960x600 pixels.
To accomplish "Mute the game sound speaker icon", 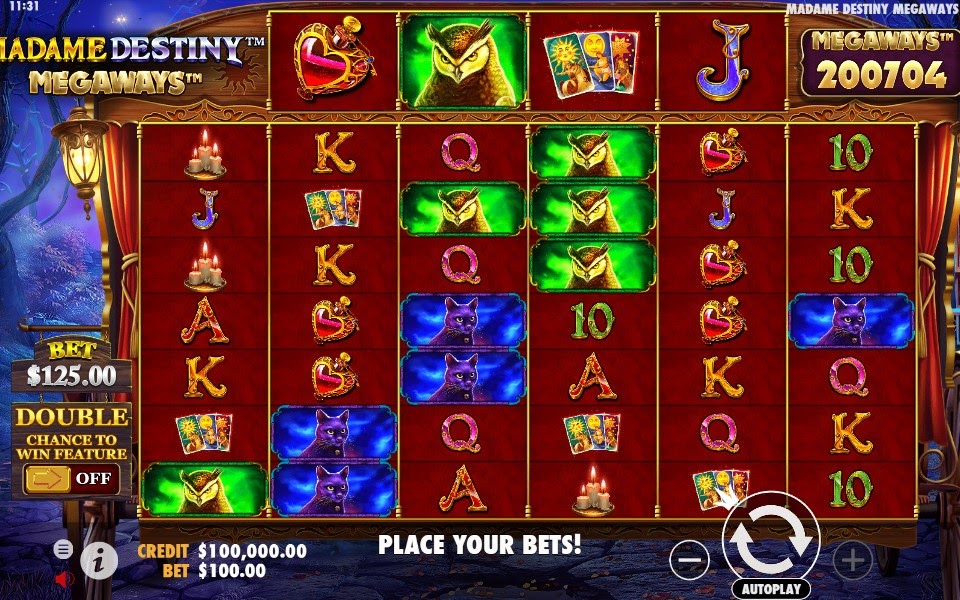I will (x=64, y=578).
